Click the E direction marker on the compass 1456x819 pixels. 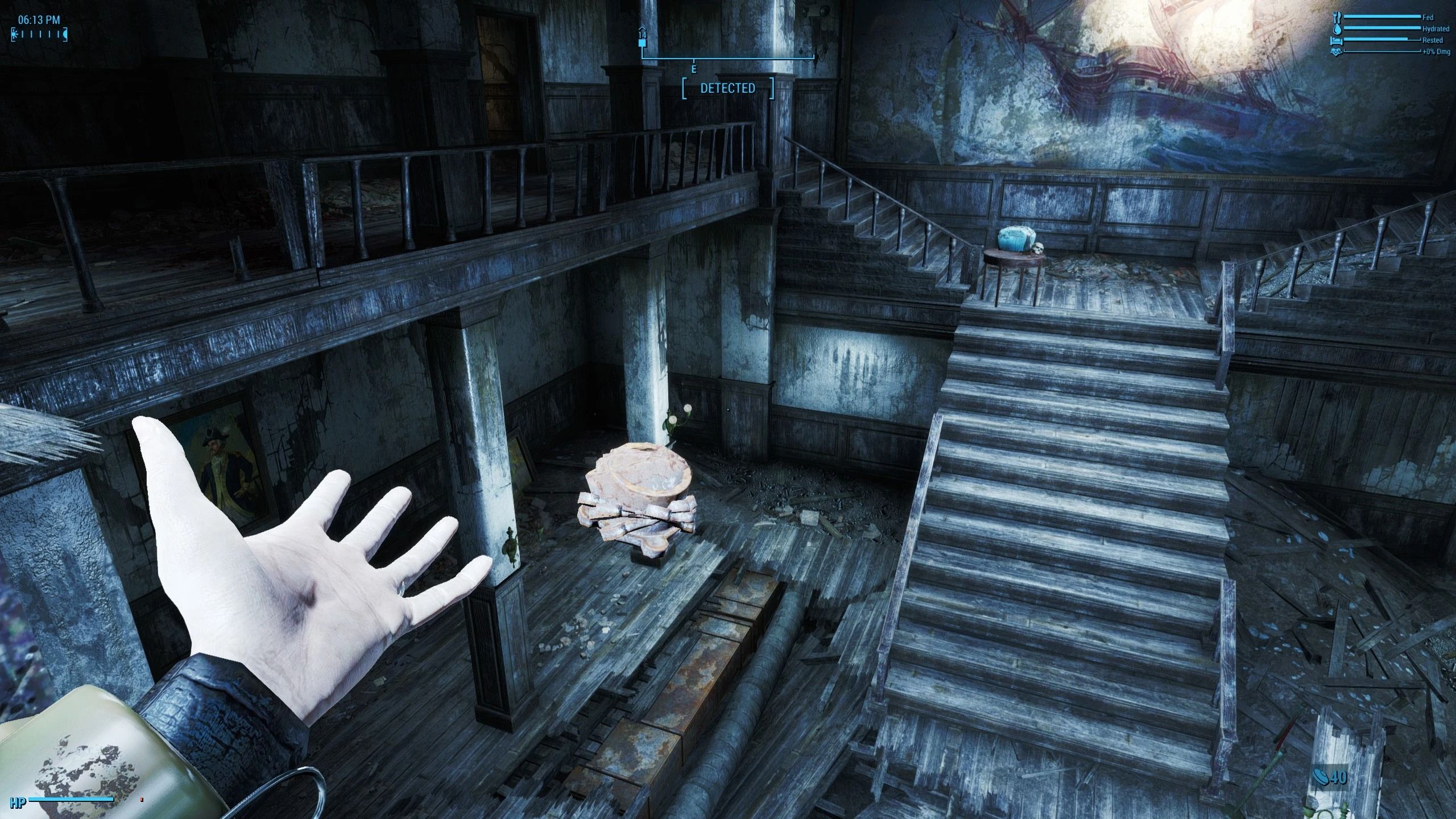click(x=694, y=70)
